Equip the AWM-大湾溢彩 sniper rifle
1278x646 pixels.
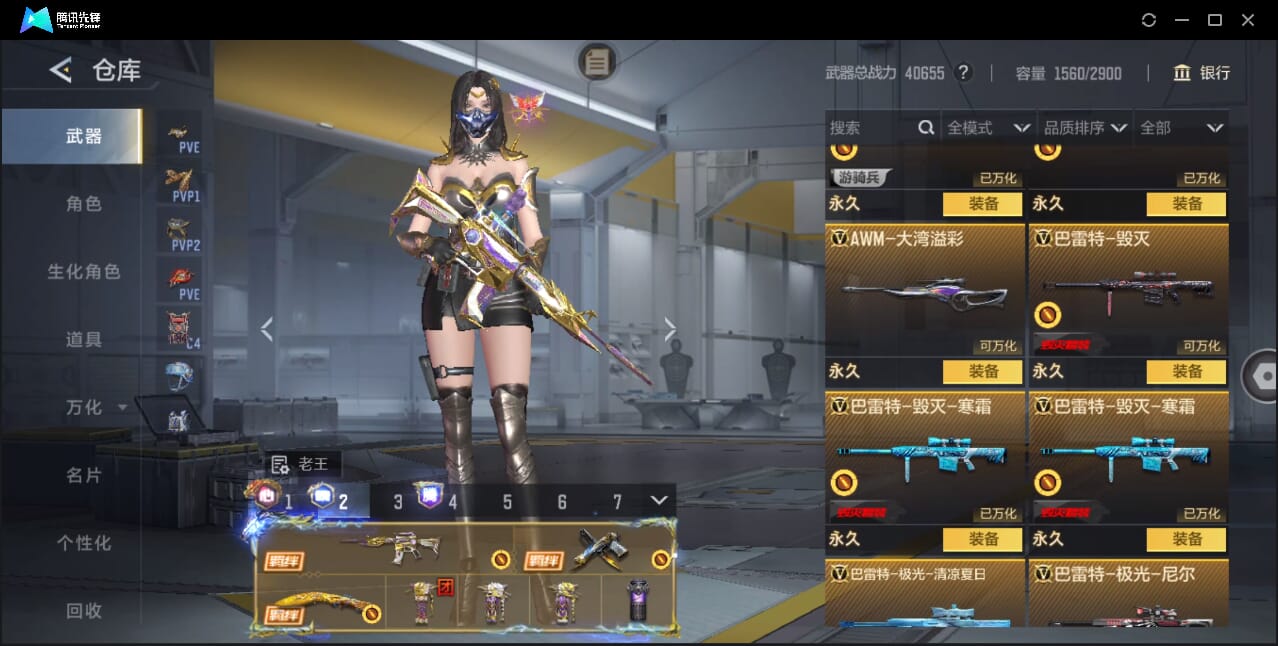[x=982, y=372]
